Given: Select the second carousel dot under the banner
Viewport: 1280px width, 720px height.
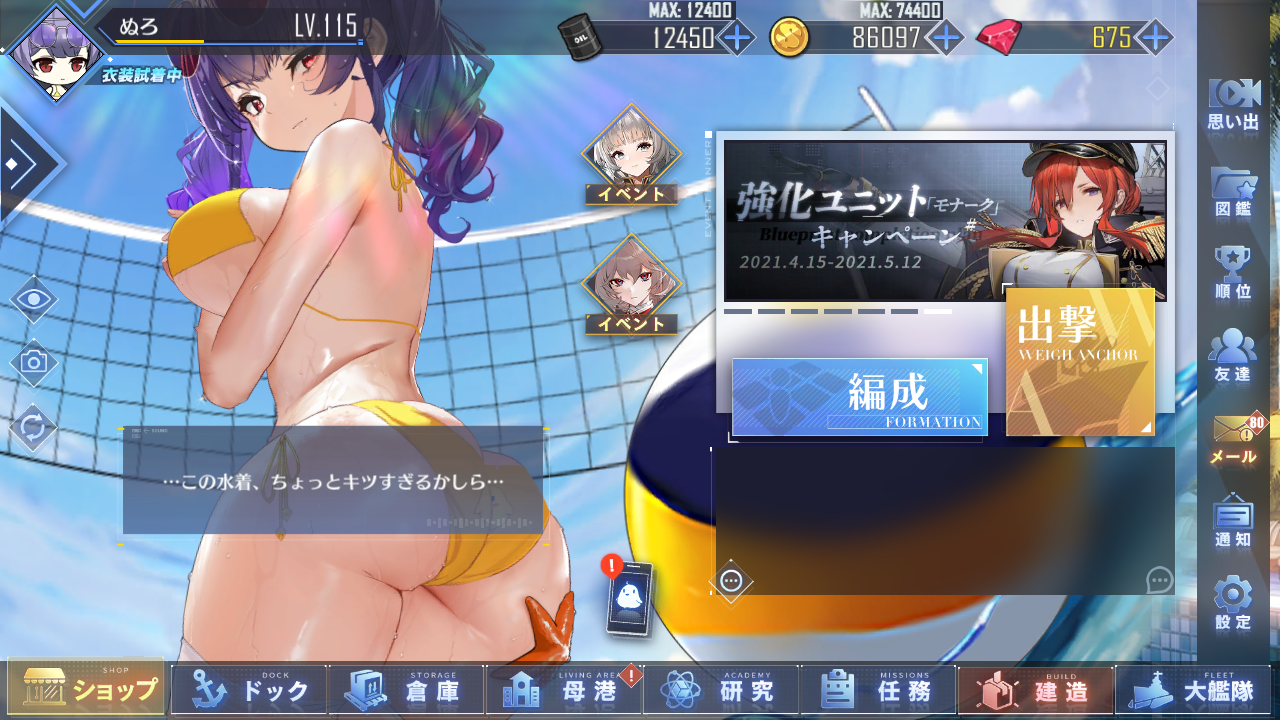Looking at the screenshot, I should click(x=770, y=310).
